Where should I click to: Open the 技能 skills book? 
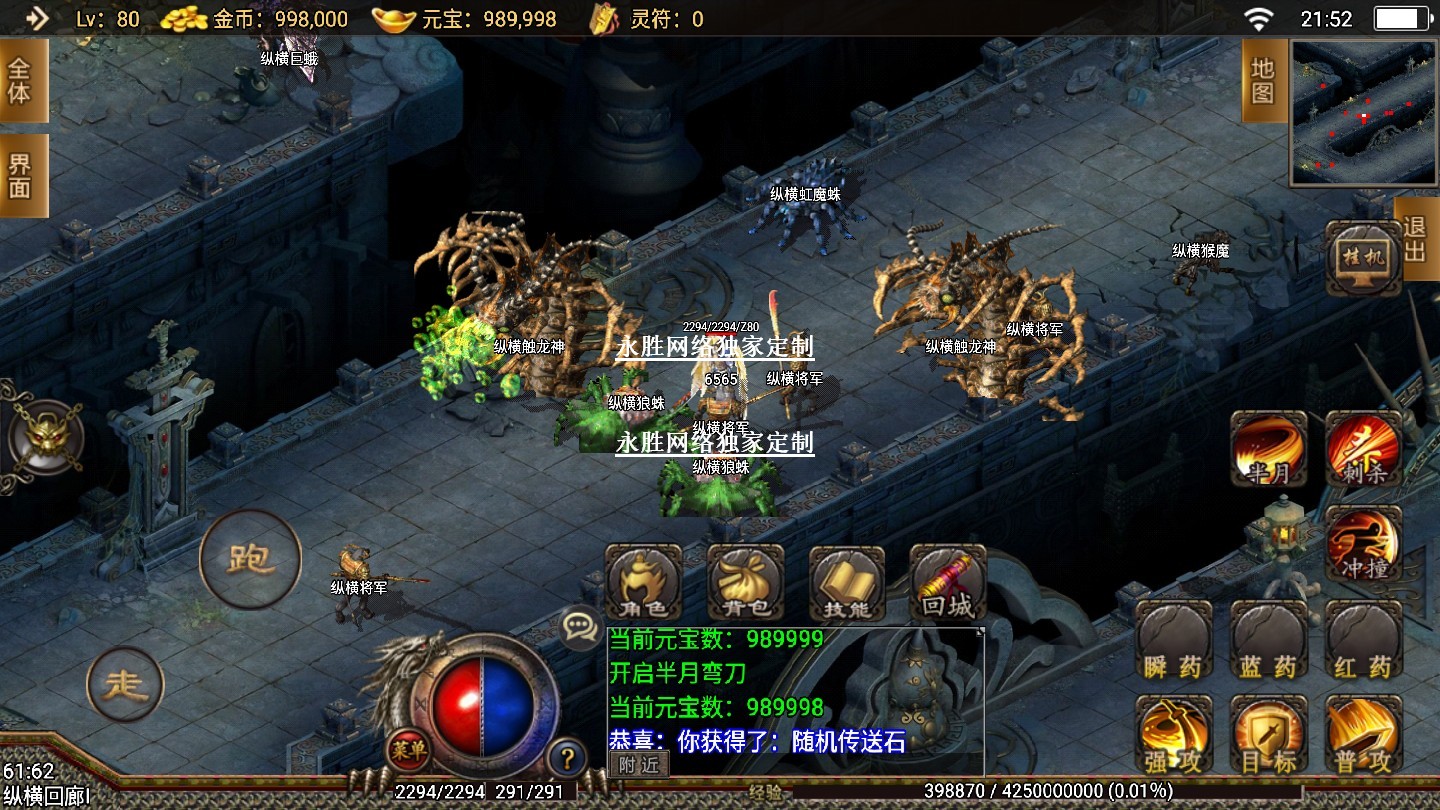847,583
